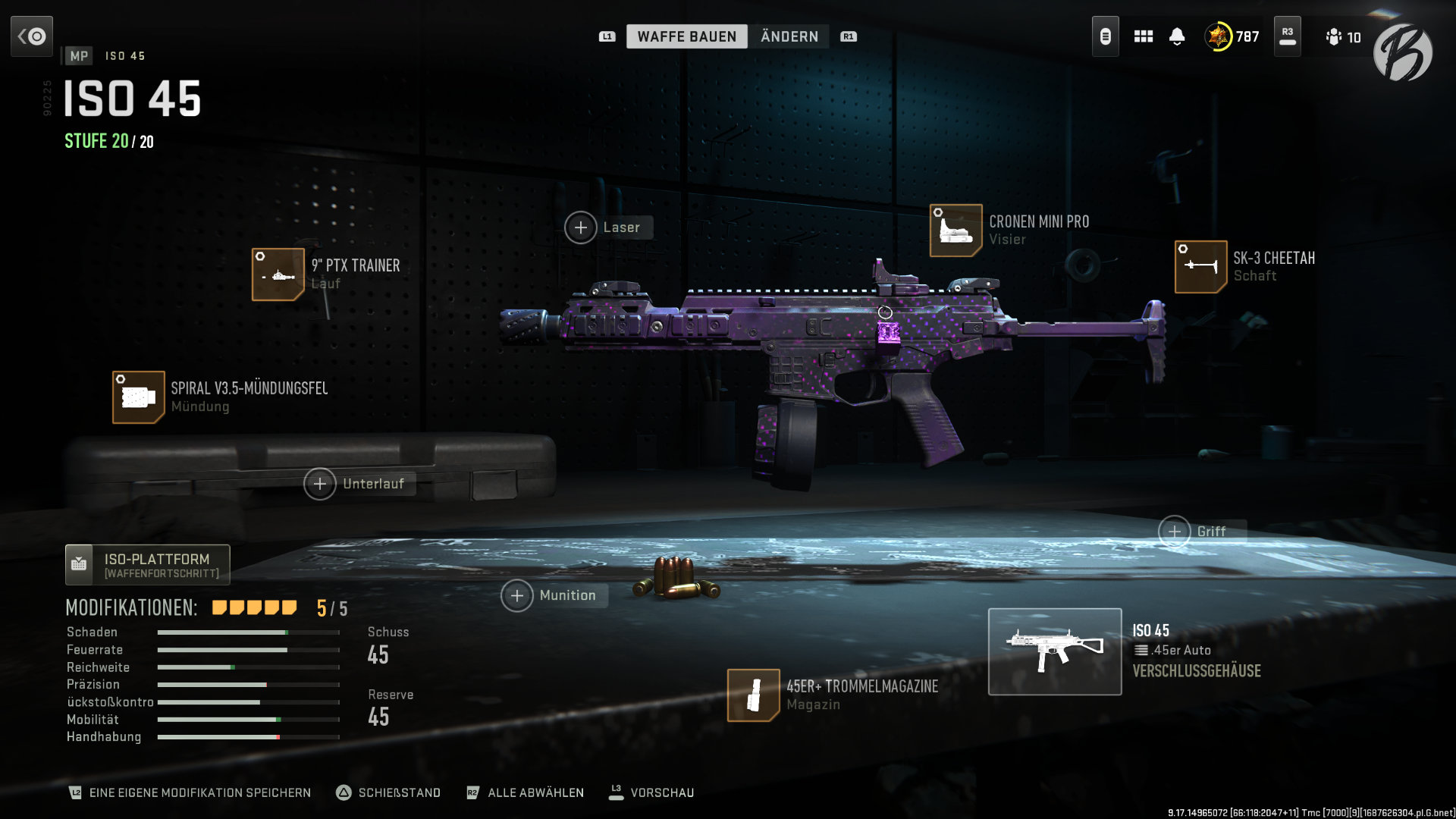Click the ISO-Plattform weapon progress icon

(x=79, y=564)
